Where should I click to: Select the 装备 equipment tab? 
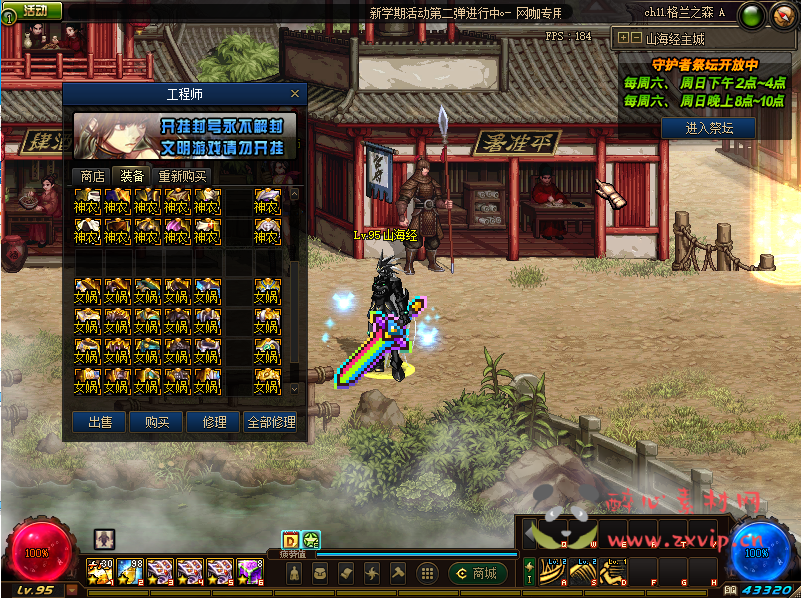(132, 176)
